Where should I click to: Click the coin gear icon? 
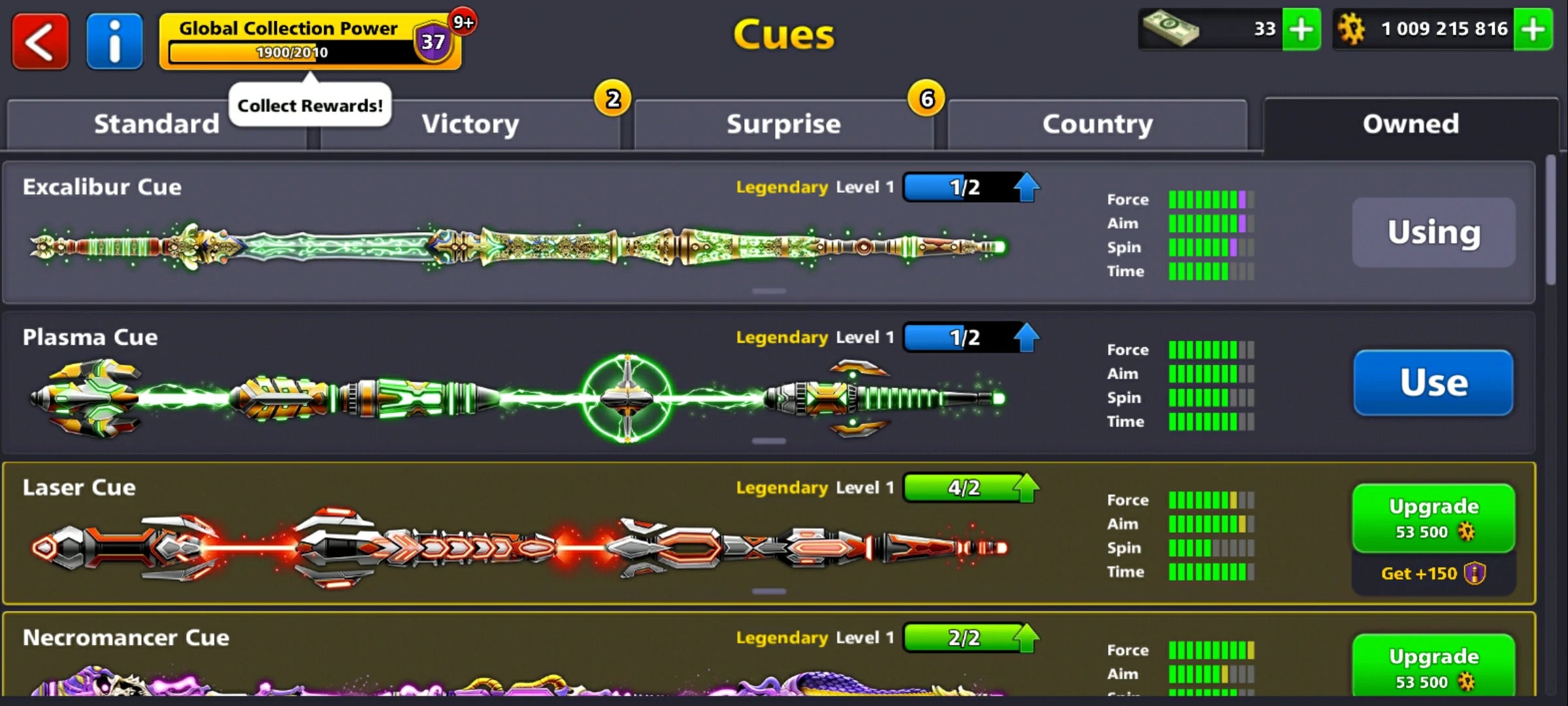pyautogui.click(x=1356, y=29)
